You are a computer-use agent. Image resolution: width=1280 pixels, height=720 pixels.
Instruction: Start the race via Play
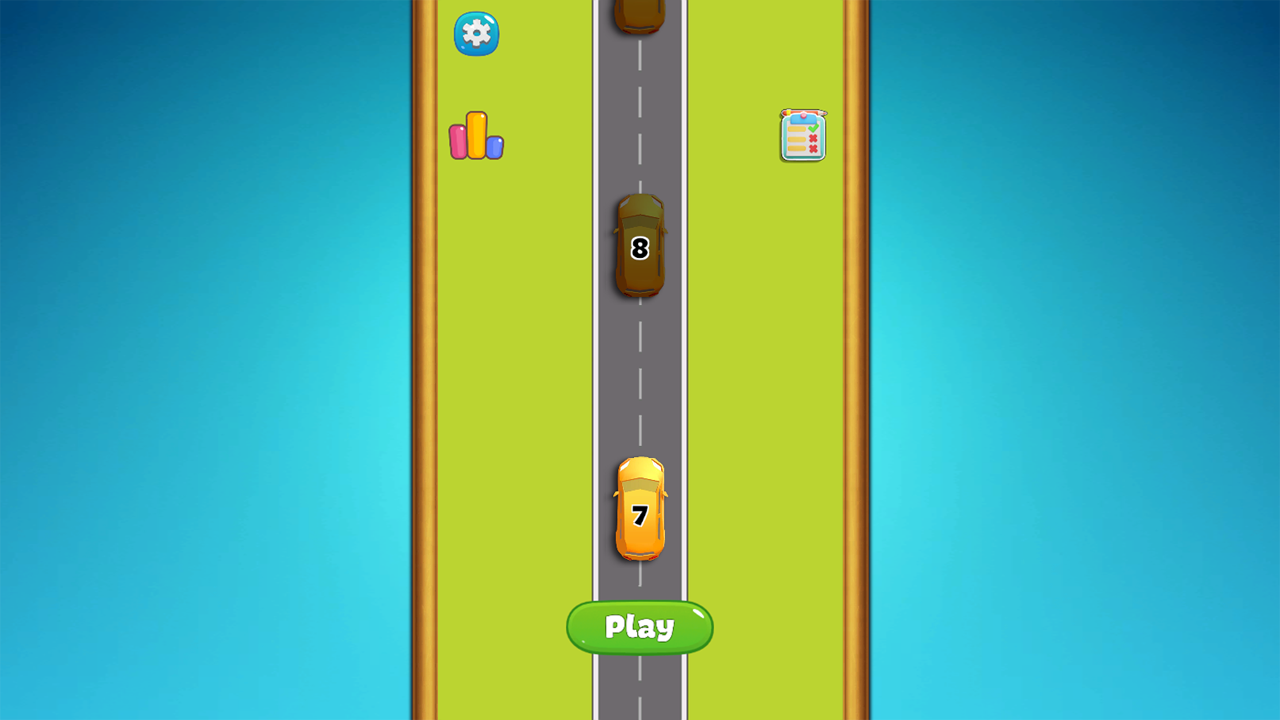639,628
